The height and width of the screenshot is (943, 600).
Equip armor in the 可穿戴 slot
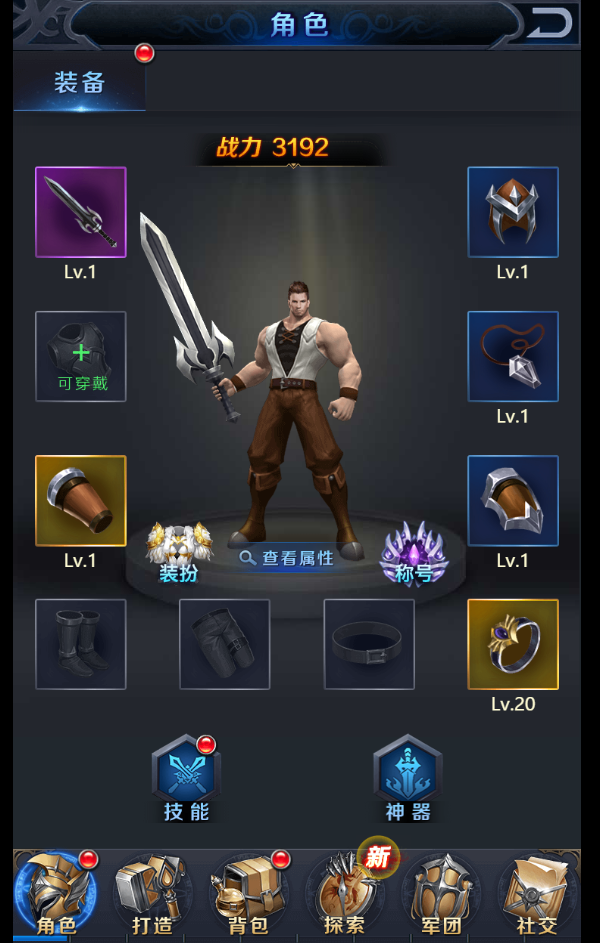tap(81, 356)
